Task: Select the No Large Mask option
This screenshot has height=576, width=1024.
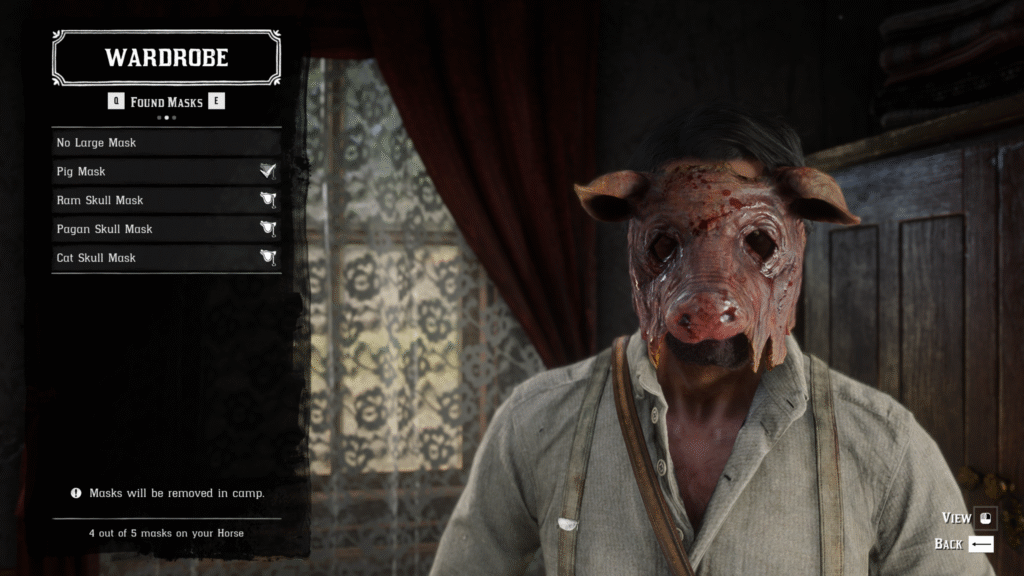Action: (x=166, y=143)
